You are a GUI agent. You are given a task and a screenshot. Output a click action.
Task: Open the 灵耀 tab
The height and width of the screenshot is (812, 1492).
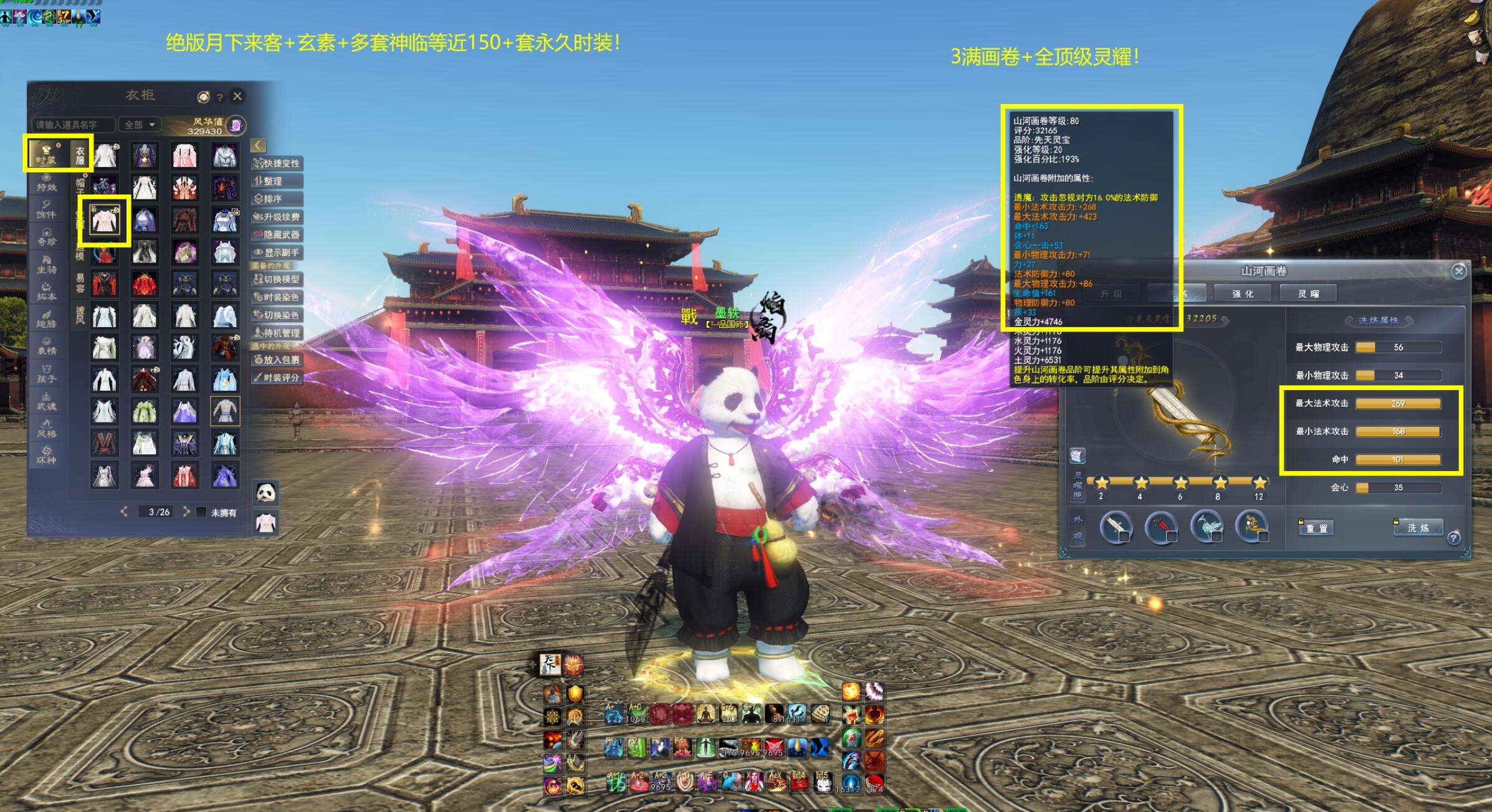[1308, 294]
